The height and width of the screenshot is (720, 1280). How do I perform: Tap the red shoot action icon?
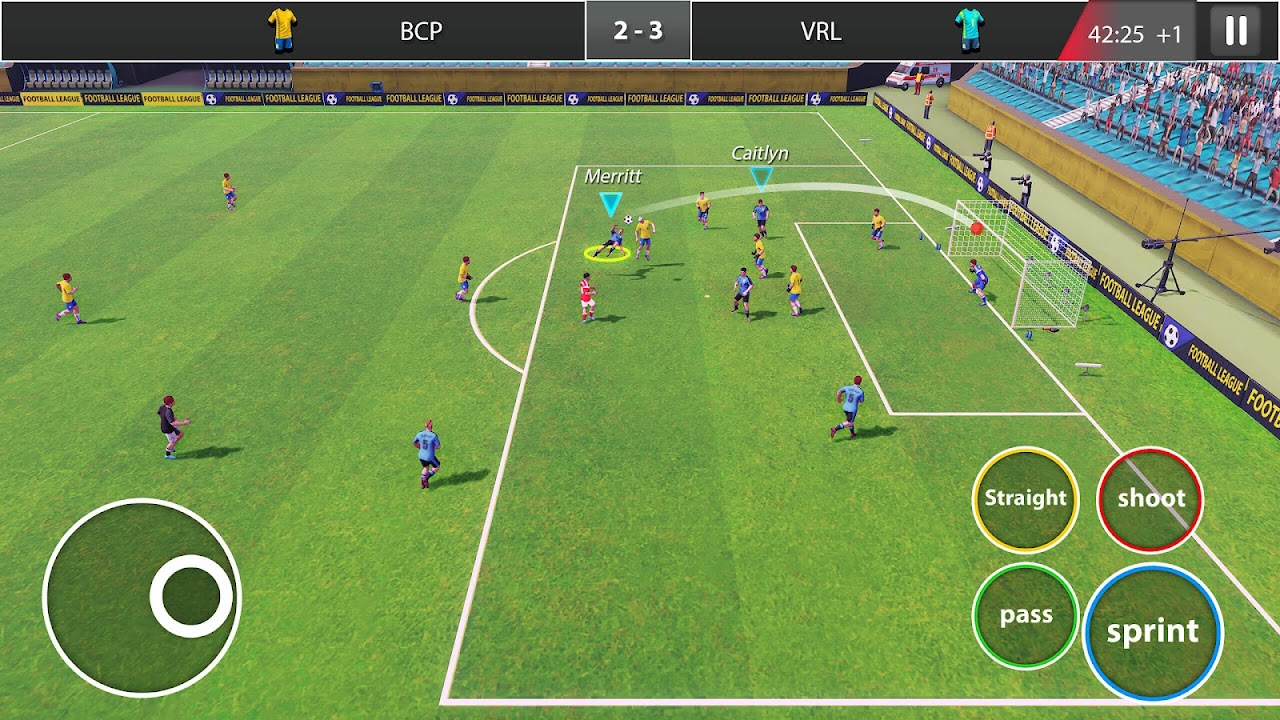tap(1150, 499)
